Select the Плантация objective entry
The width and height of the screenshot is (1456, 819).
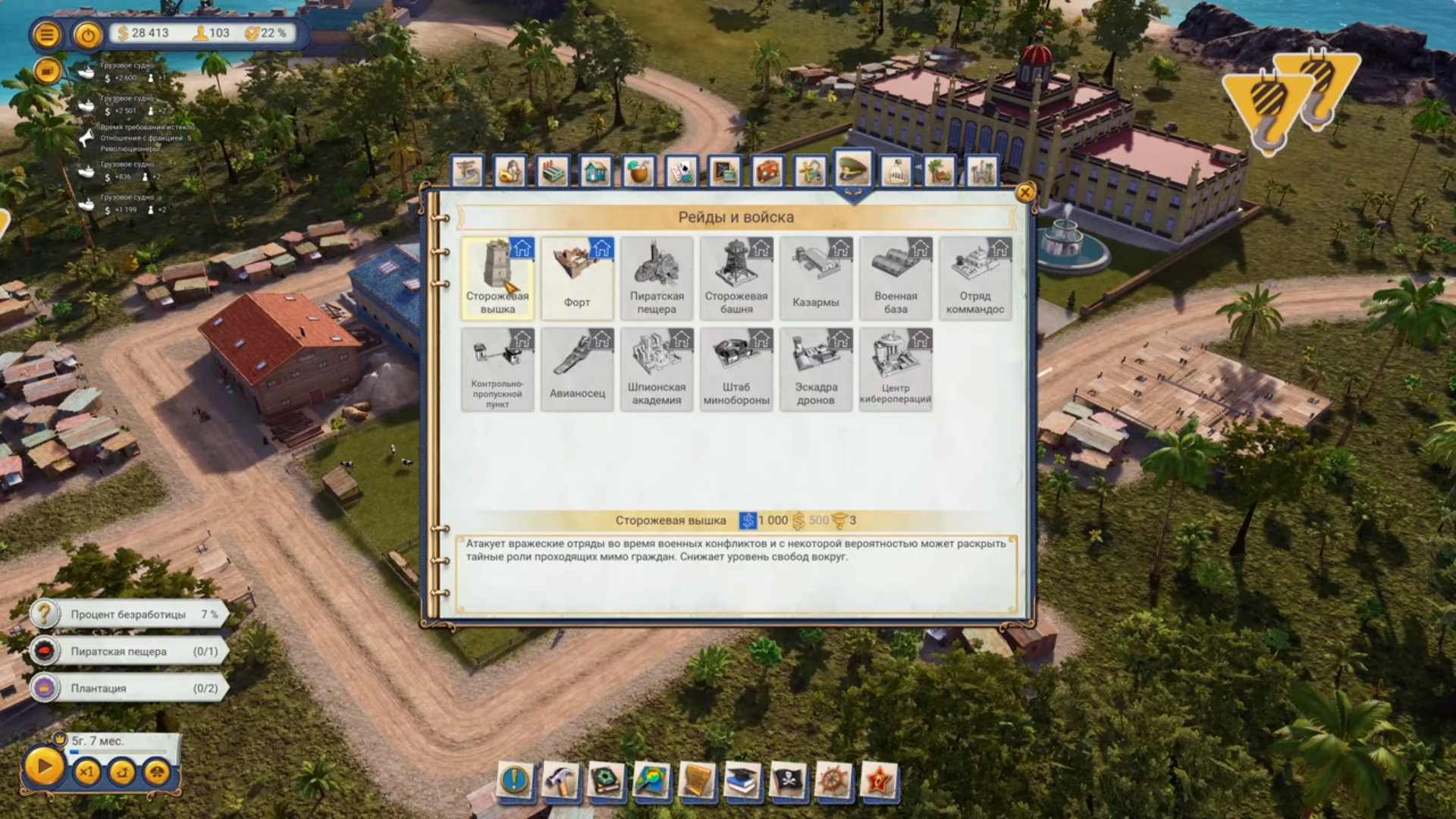[x=129, y=688]
